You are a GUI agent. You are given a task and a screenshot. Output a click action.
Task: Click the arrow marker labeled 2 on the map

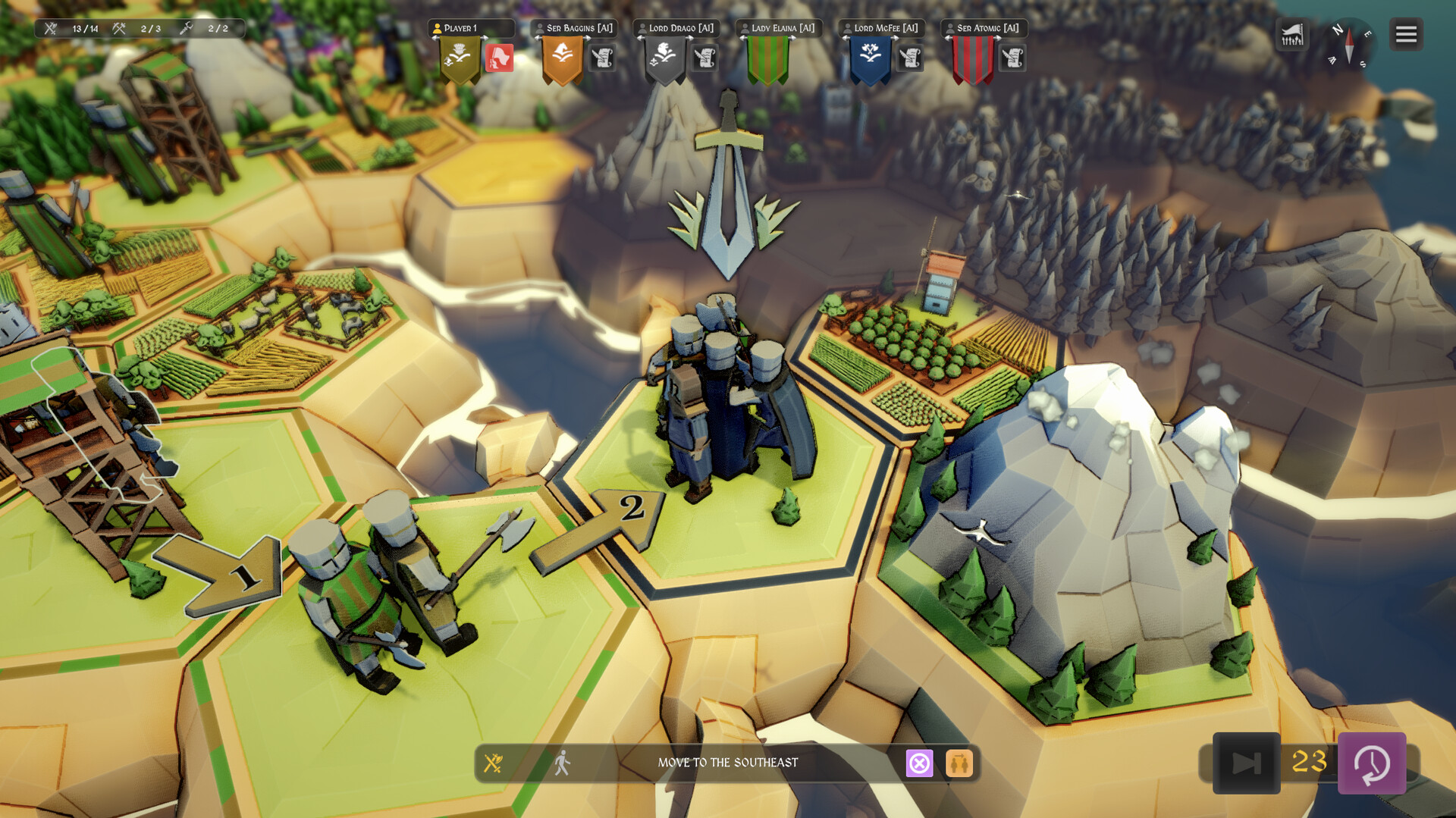tap(630, 509)
